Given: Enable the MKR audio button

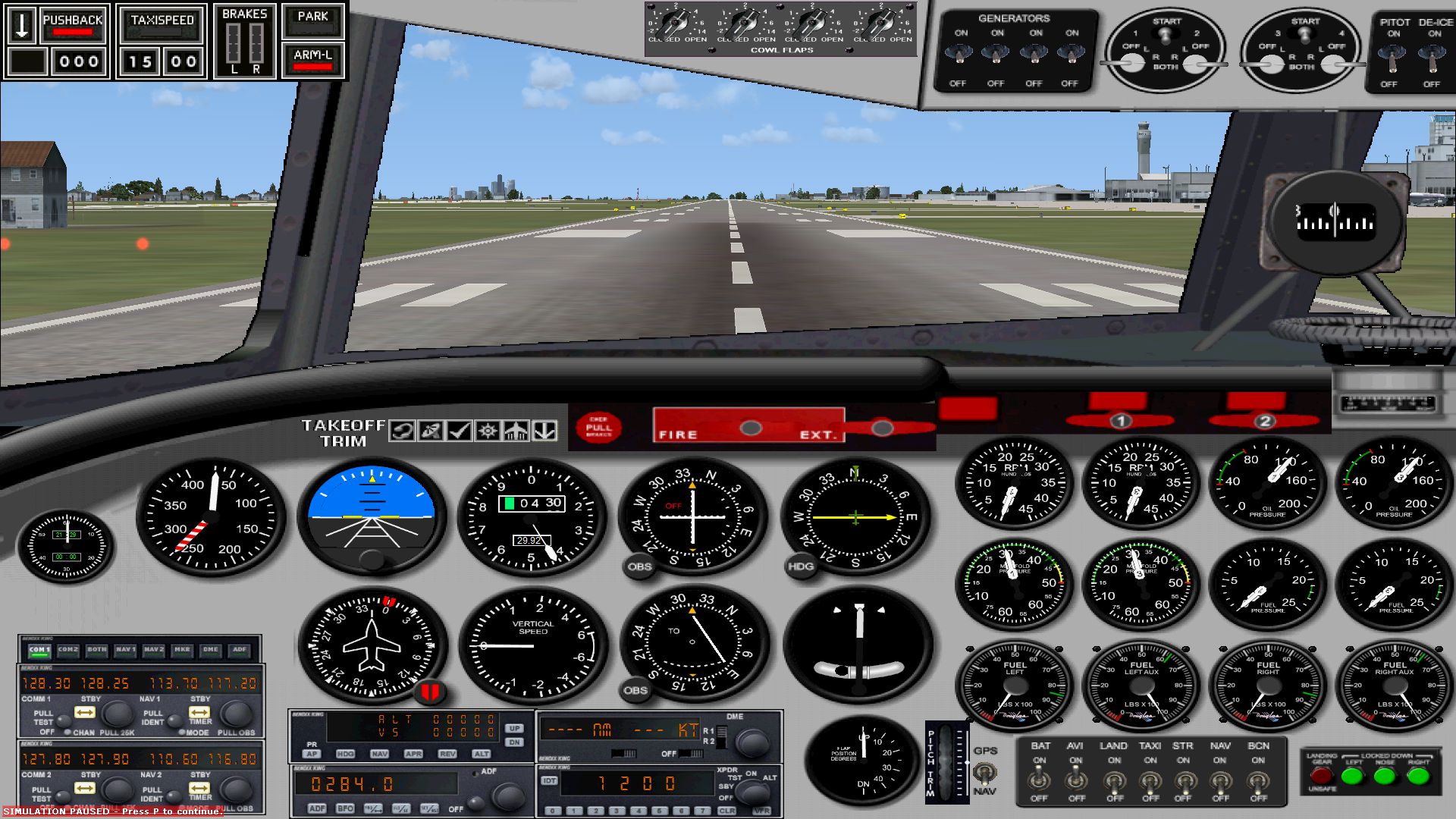Looking at the screenshot, I should point(182,650).
